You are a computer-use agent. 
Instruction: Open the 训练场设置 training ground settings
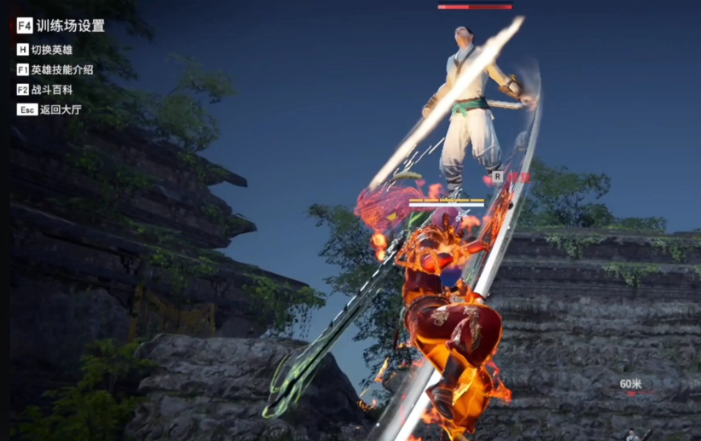[68, 26]
